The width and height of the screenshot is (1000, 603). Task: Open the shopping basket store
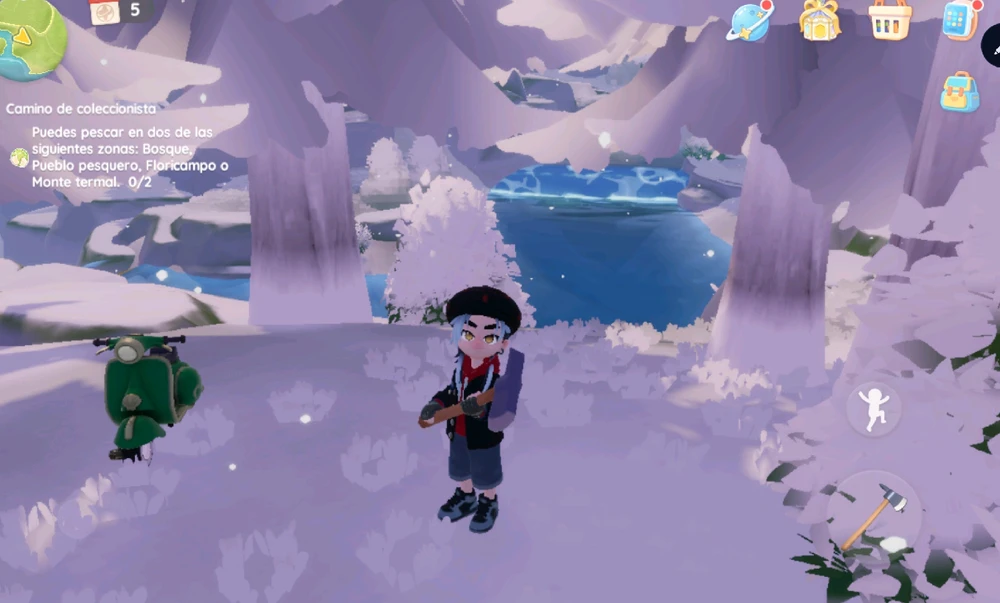click(889, 20)
